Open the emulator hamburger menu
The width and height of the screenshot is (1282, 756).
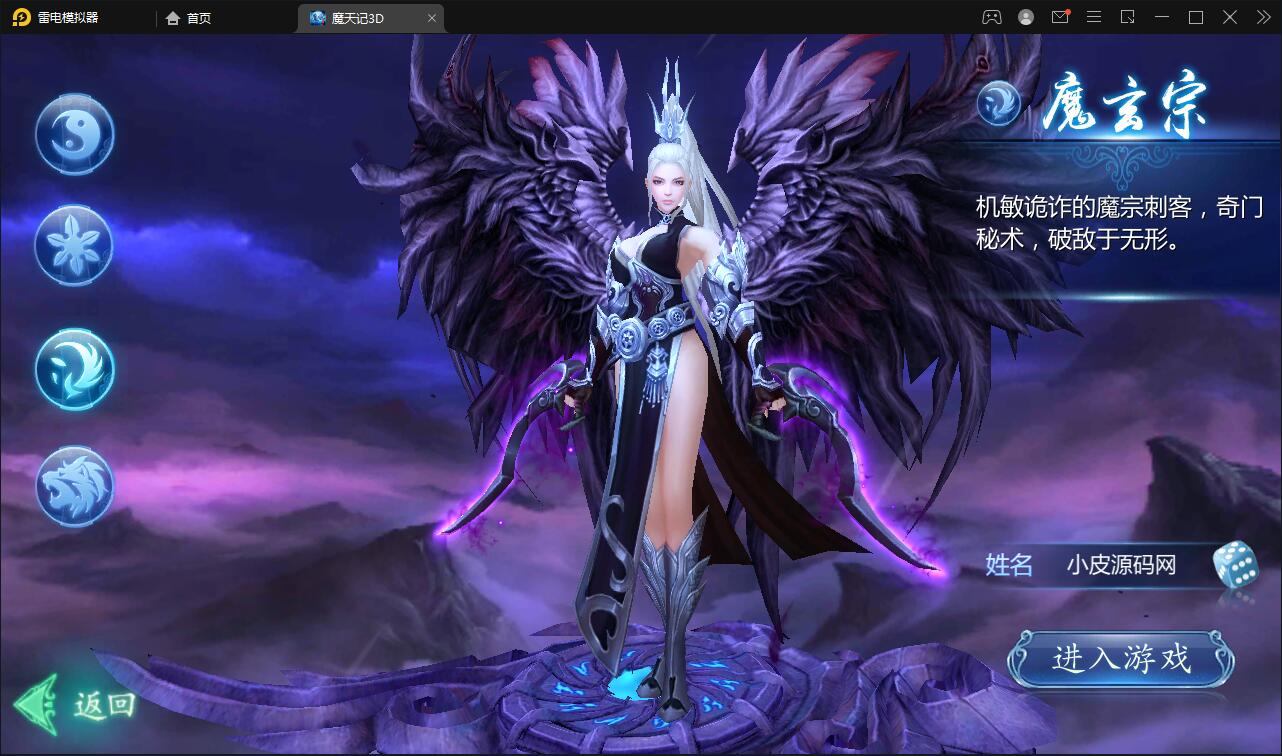click(1095, 17)
